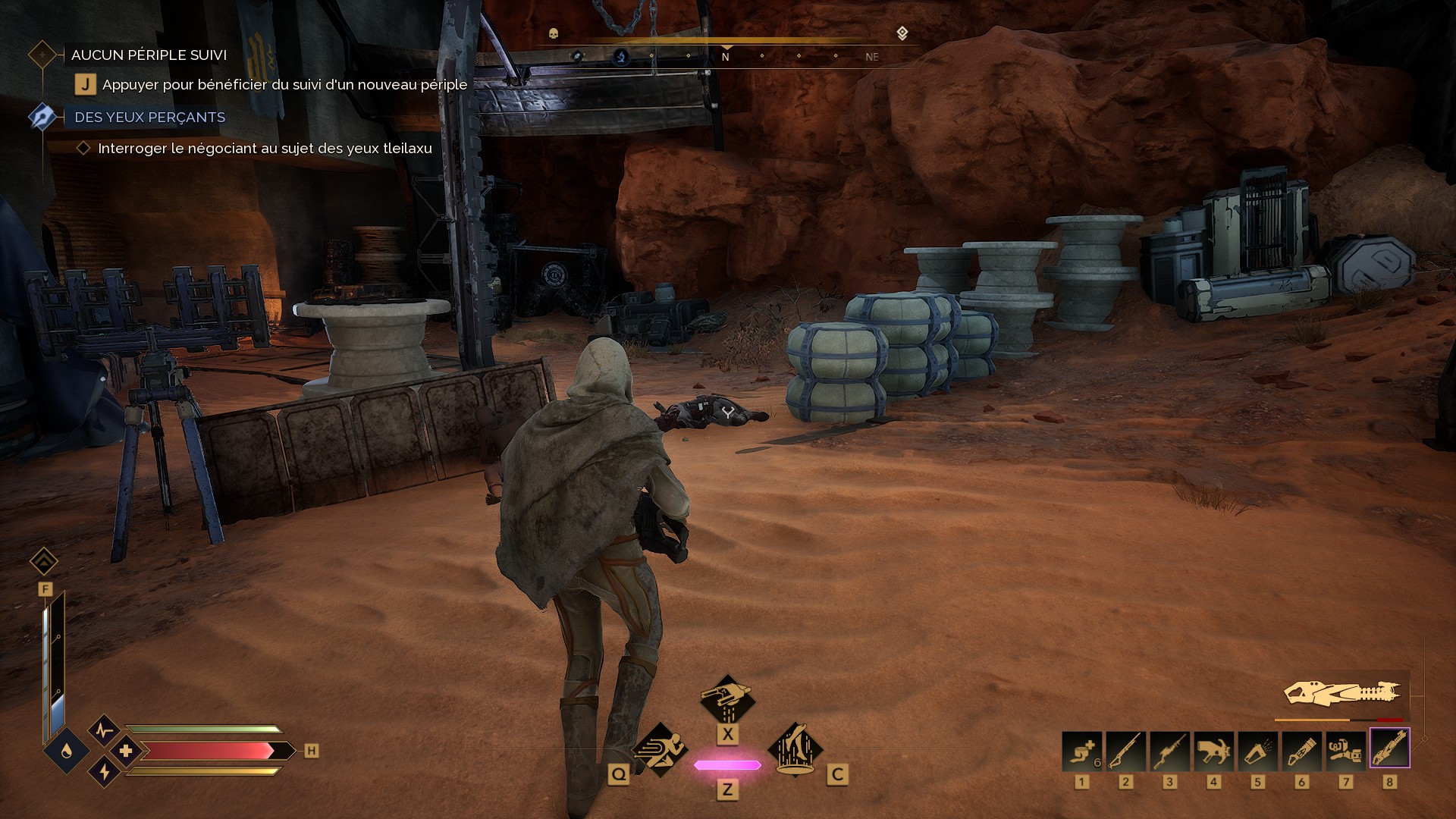
Task: Click the compass bar
Action: tap(726, 56)
